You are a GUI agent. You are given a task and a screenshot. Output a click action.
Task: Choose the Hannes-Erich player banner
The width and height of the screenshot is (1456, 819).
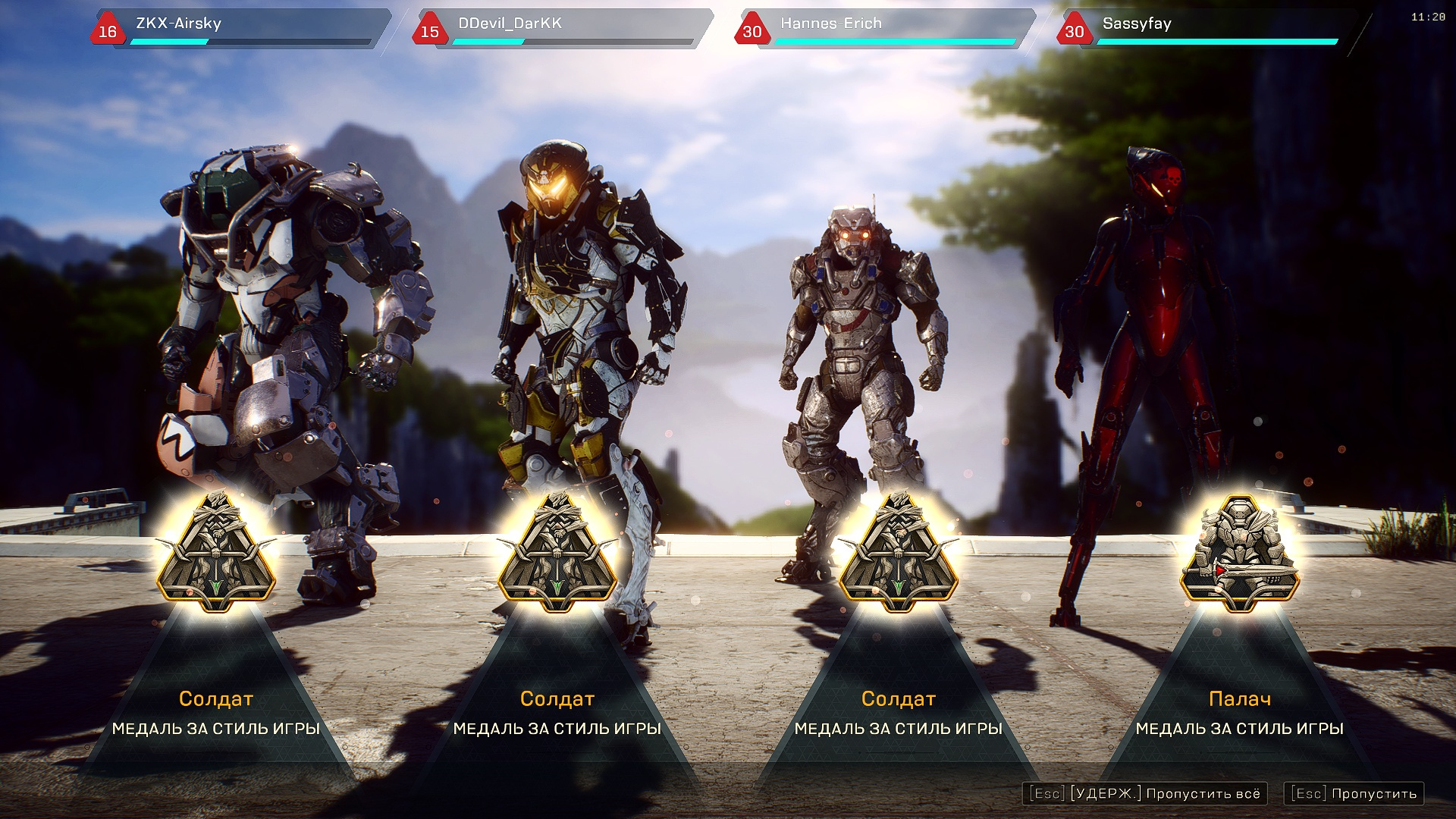884,29
